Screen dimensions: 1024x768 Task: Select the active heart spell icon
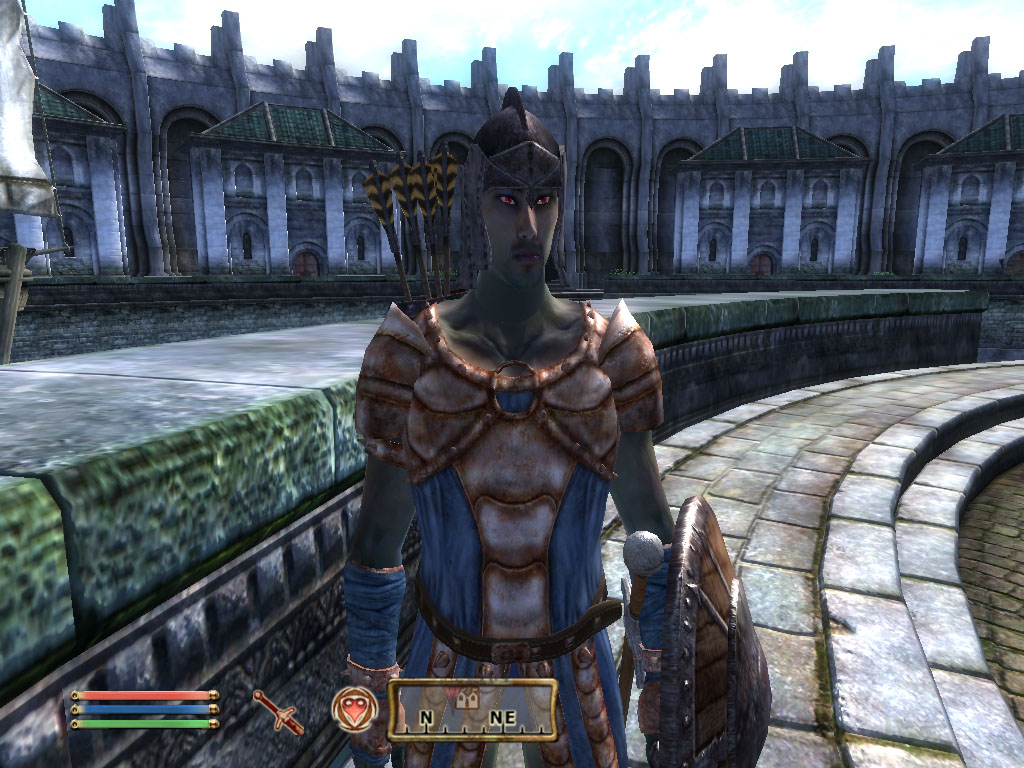coord(354,707)
